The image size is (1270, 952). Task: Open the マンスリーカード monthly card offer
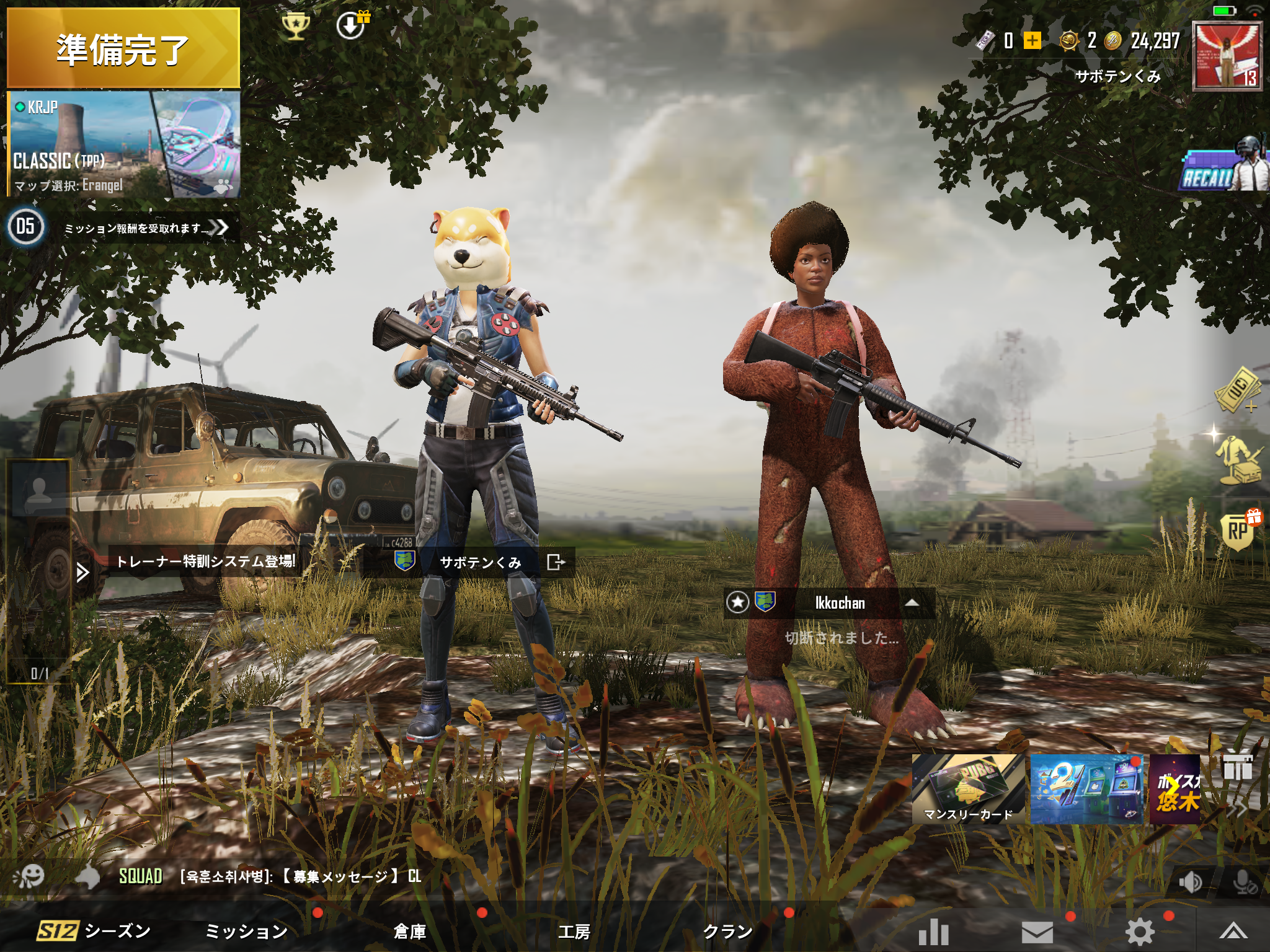coord(967,790)
